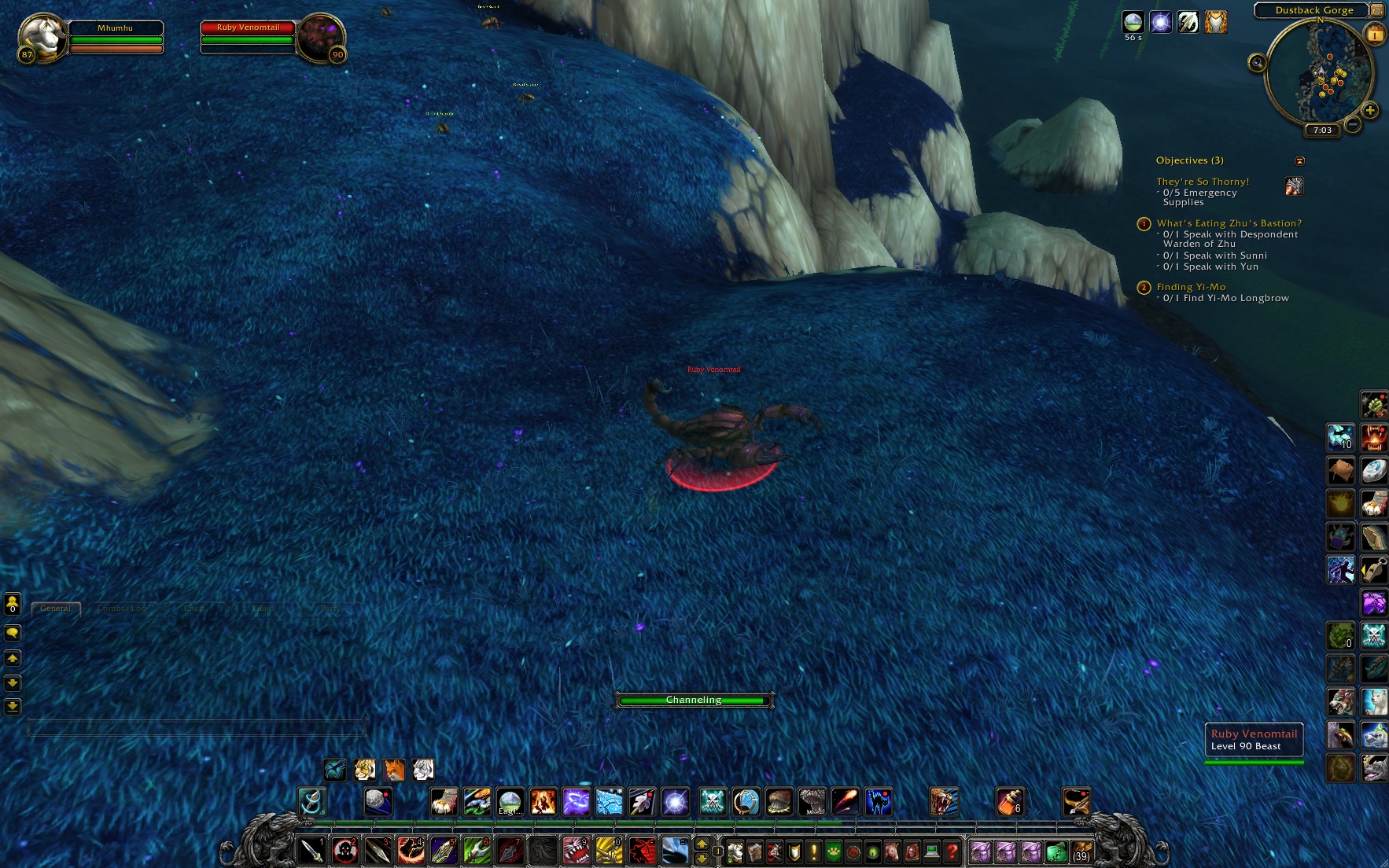Open the chat speech bubble menu
This screenshot has height=868, width=1389.
click(13, 633)
